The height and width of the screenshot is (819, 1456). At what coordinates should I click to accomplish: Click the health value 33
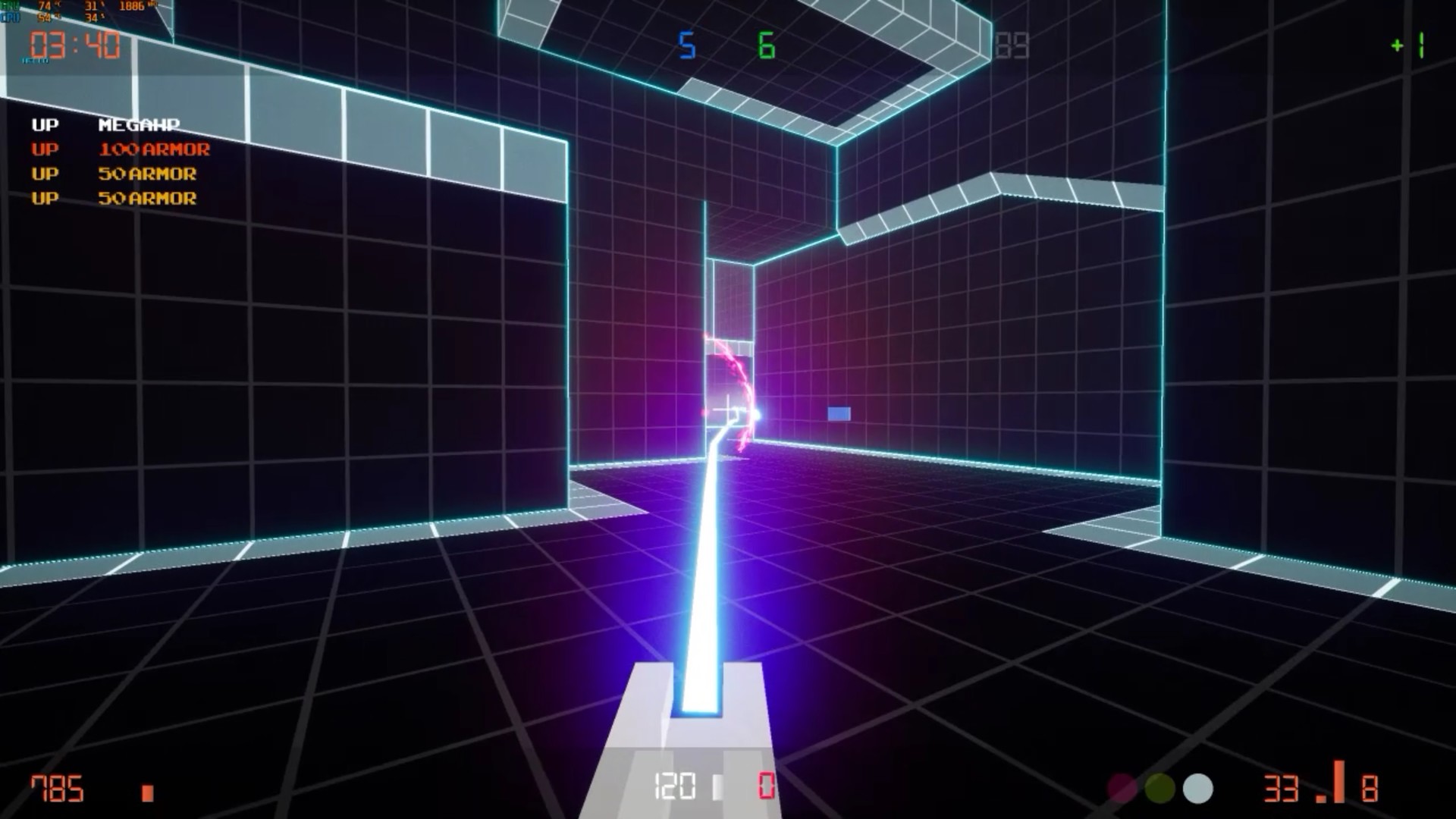coord(1282,787)
